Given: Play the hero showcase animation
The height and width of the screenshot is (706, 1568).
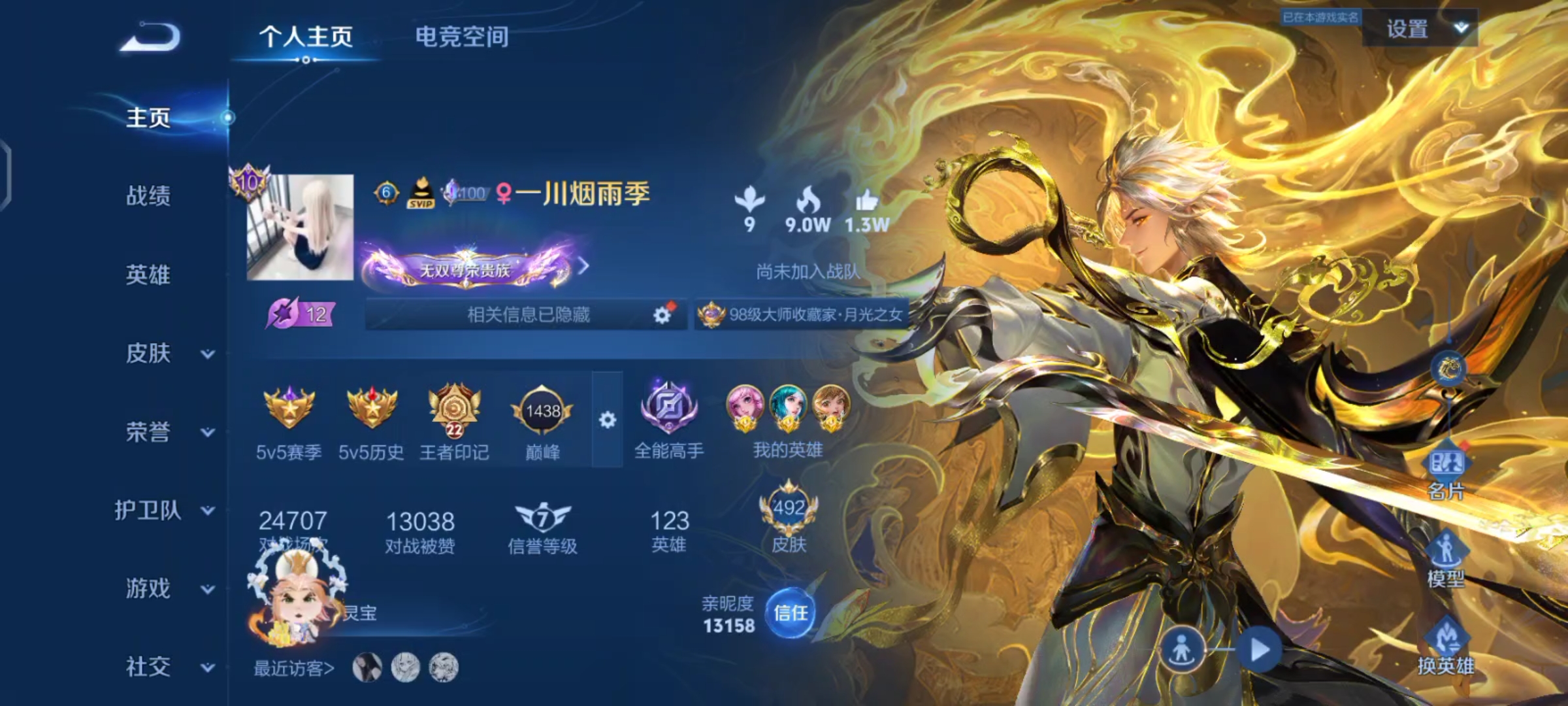Looking at the screenshot, I should click(x=1260, y=650).
